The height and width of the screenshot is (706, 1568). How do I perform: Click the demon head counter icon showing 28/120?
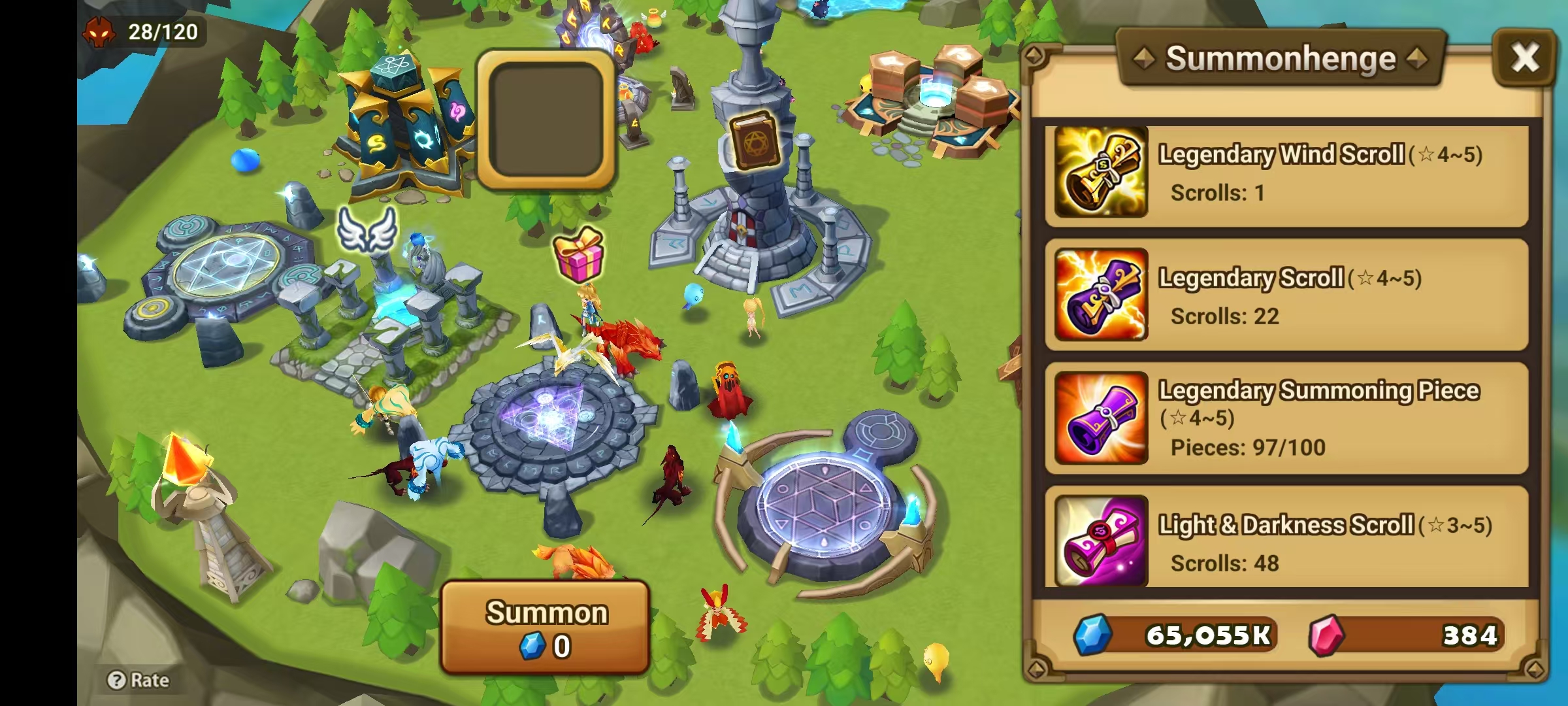(99, 31)
